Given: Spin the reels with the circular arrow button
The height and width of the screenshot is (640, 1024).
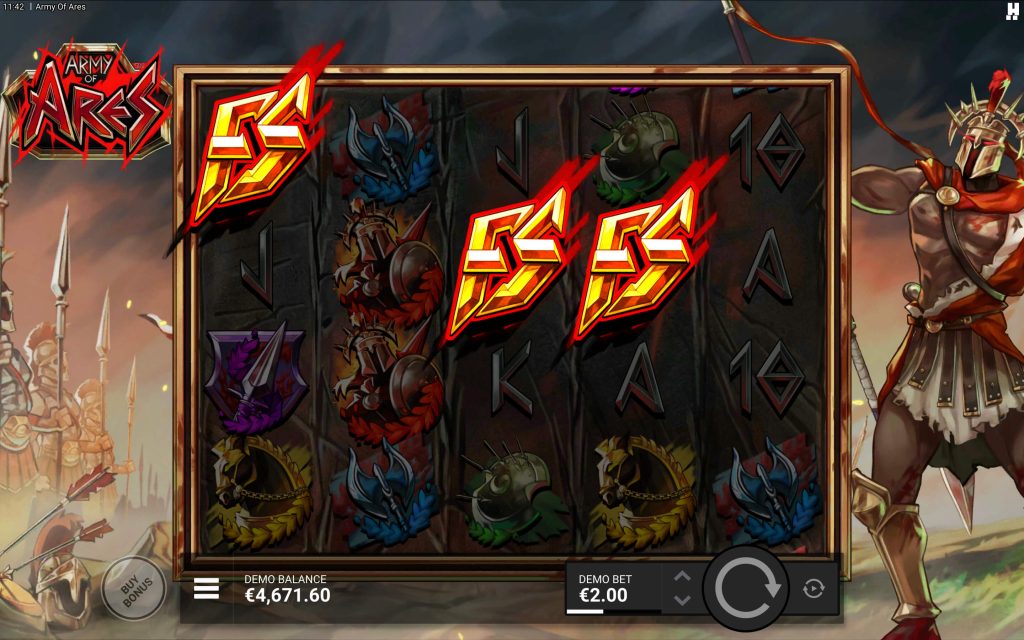Looking at the screenshot, I should pos(746,588).
